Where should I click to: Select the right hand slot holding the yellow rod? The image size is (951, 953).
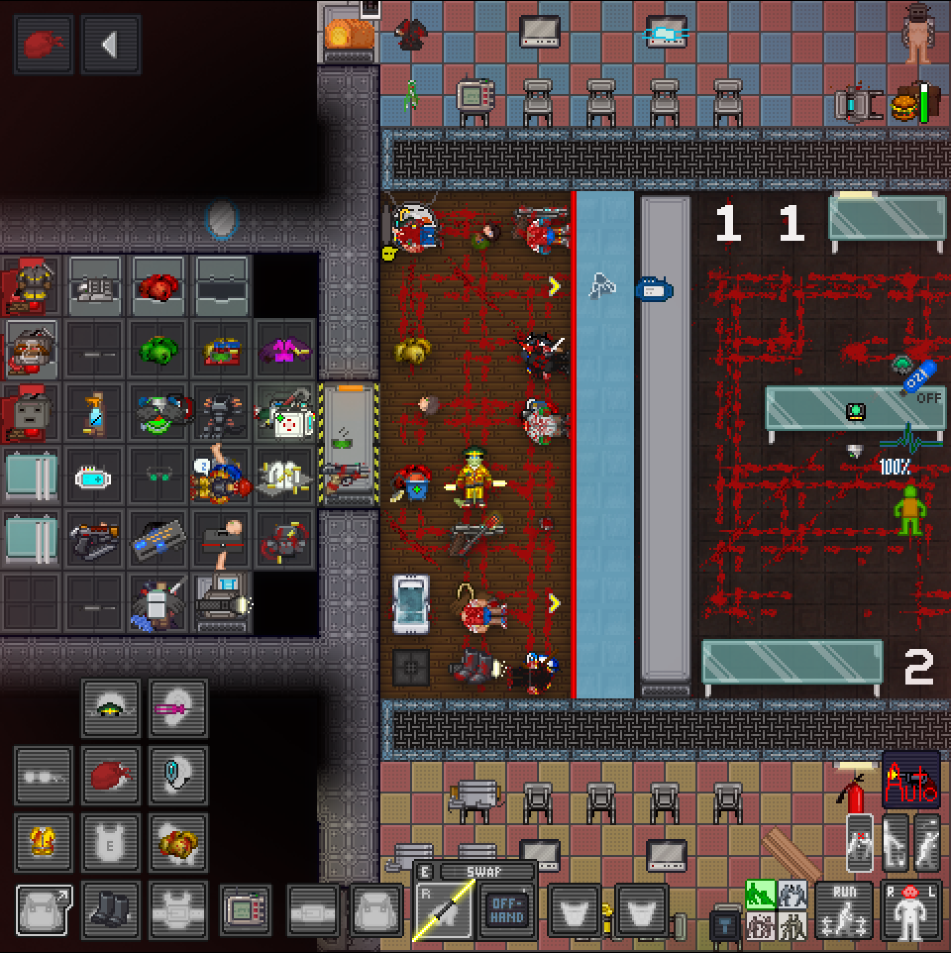point(442,912)
